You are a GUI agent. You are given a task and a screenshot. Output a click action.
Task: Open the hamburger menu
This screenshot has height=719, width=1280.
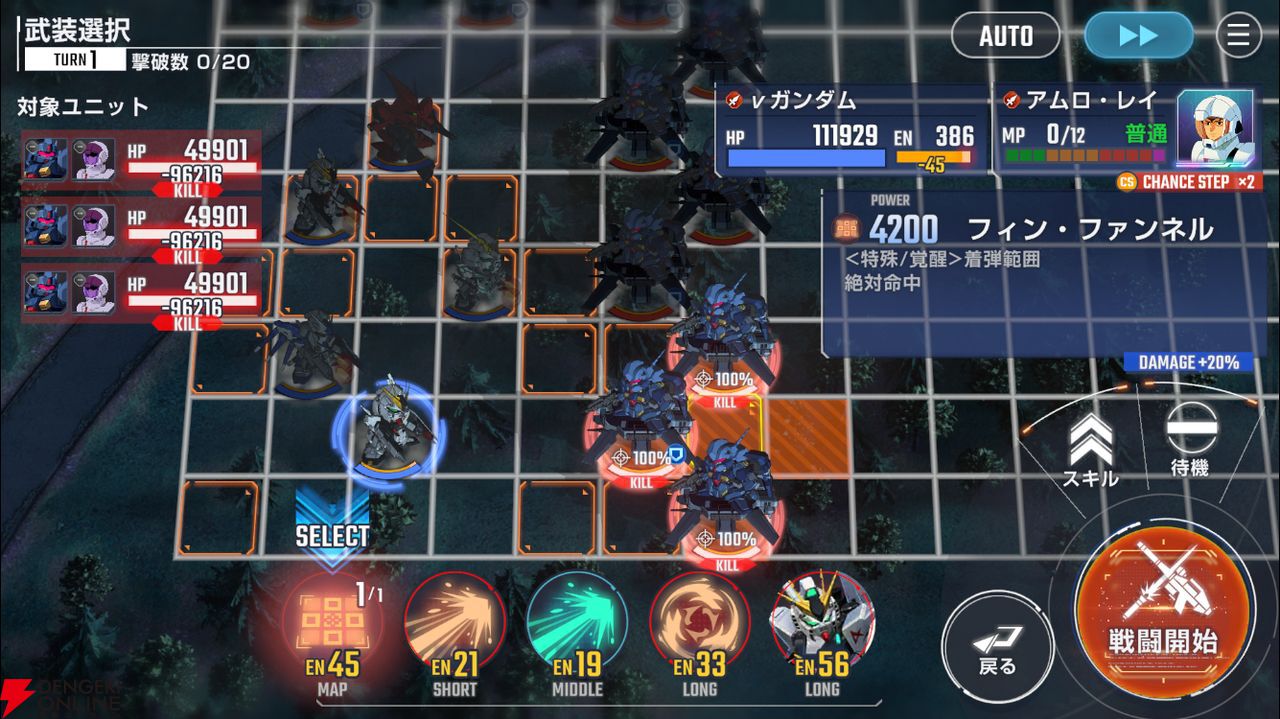[x=1238, y=36]
